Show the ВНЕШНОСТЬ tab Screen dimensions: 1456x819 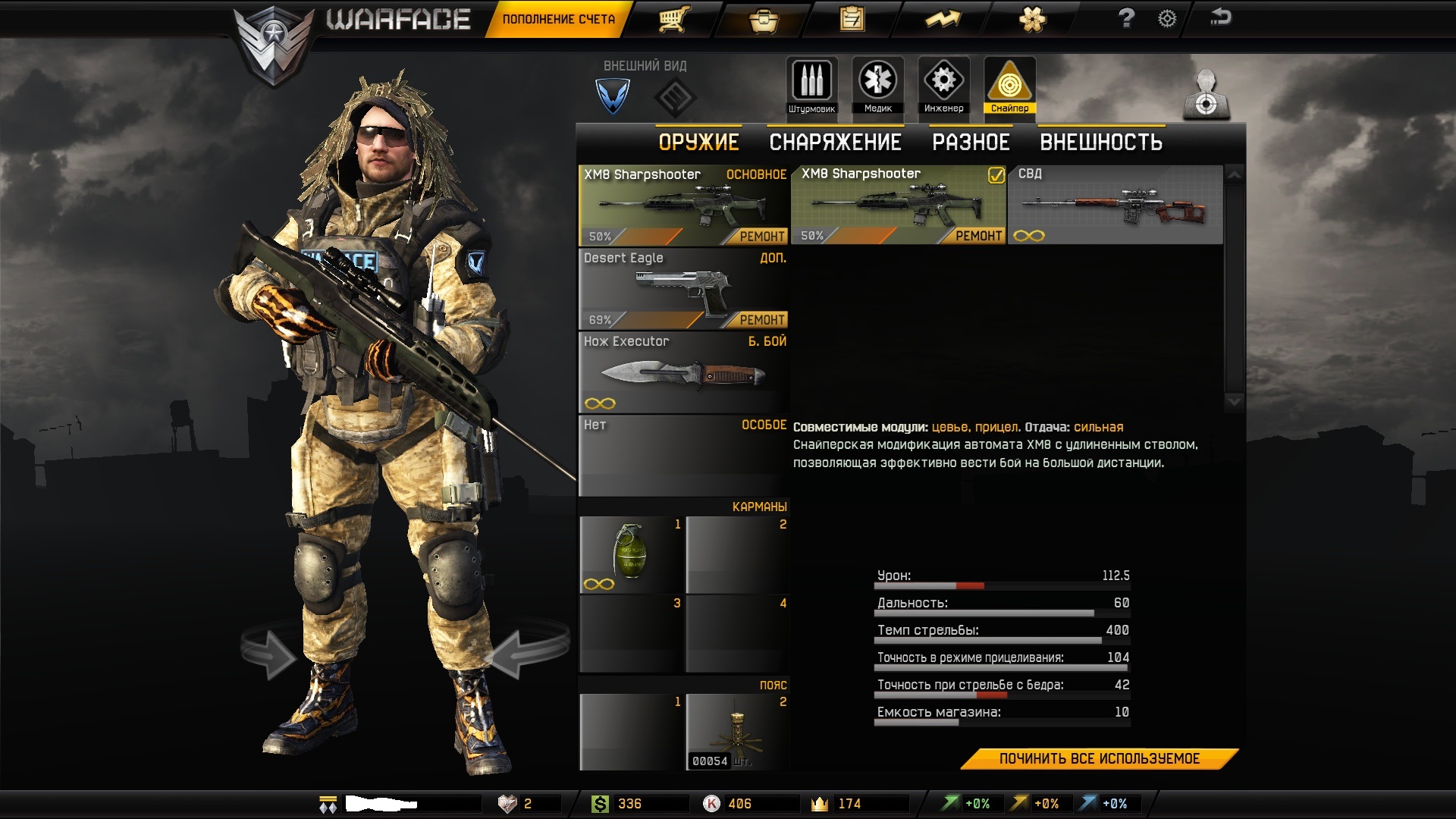click(1100, 142)
